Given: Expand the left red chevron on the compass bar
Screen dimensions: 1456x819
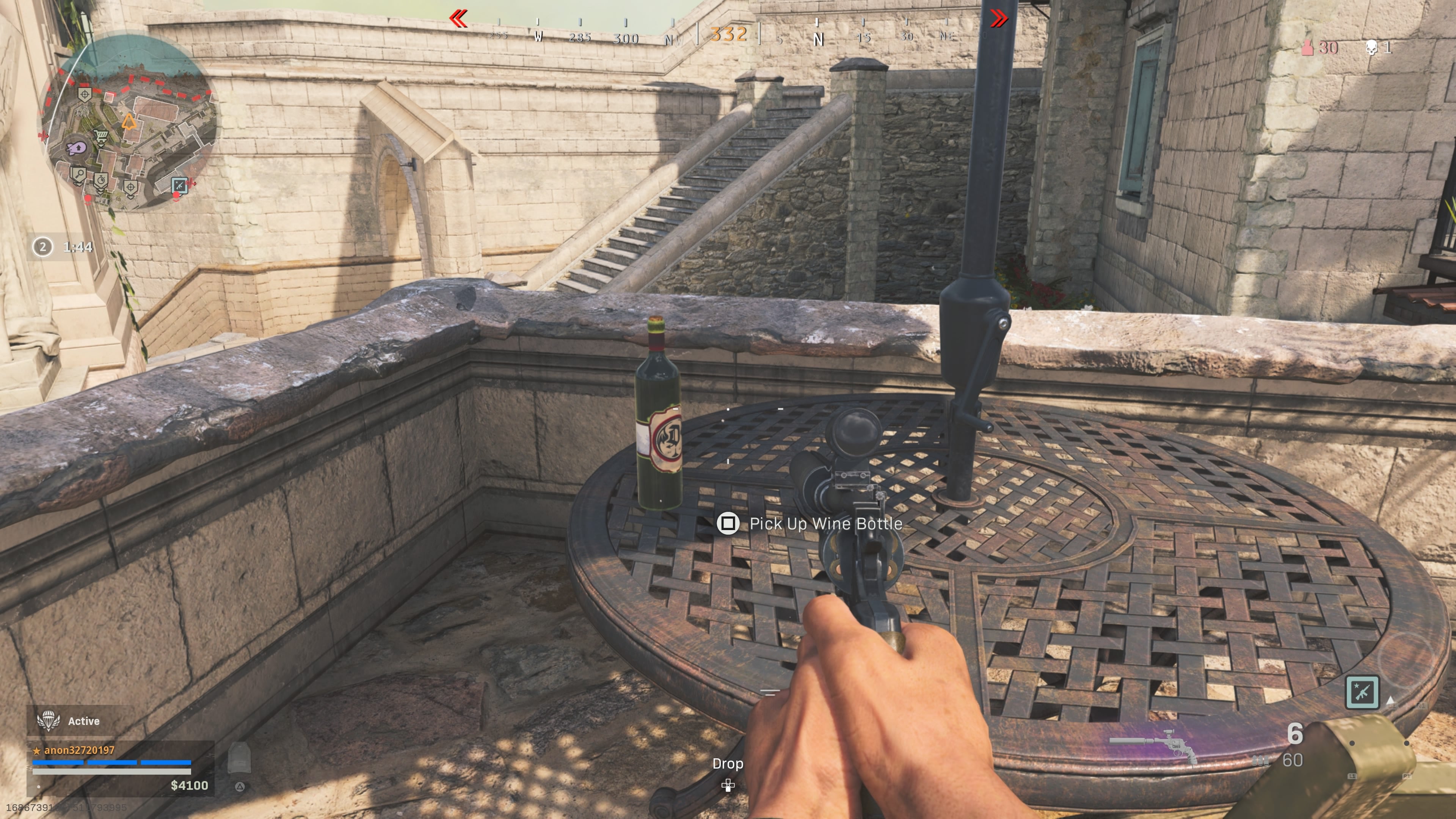Looking at the screenshot, I should tap(459, 18).
